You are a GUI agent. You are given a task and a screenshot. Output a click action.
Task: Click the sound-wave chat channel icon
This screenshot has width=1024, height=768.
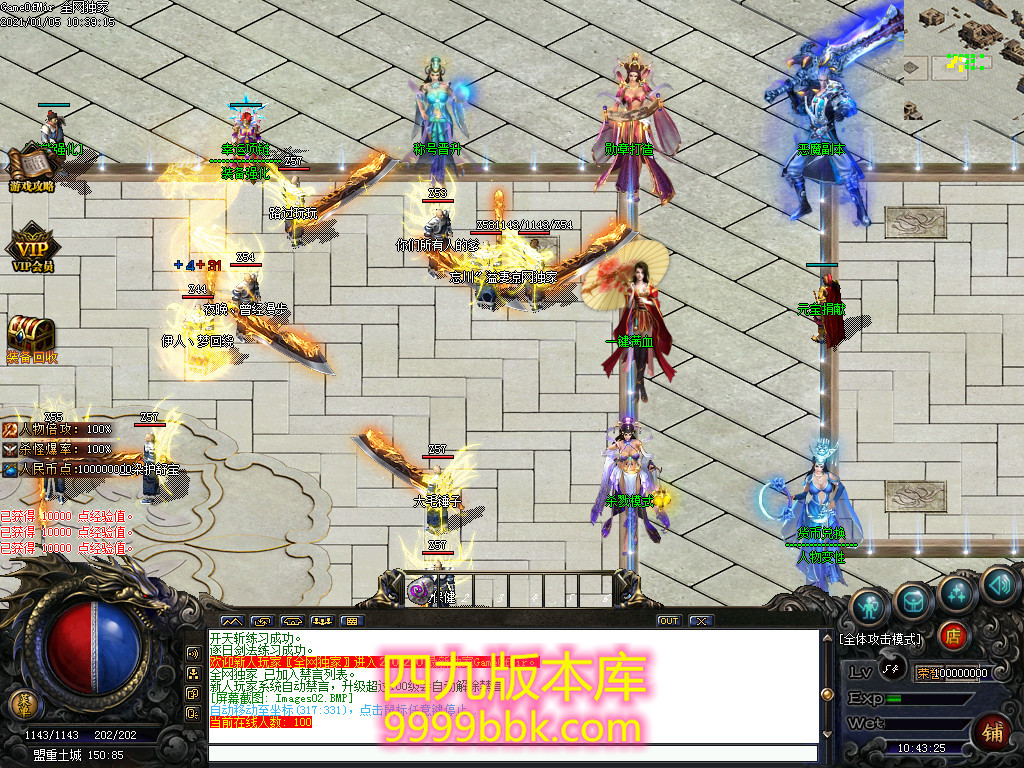(x=192, y=653)
